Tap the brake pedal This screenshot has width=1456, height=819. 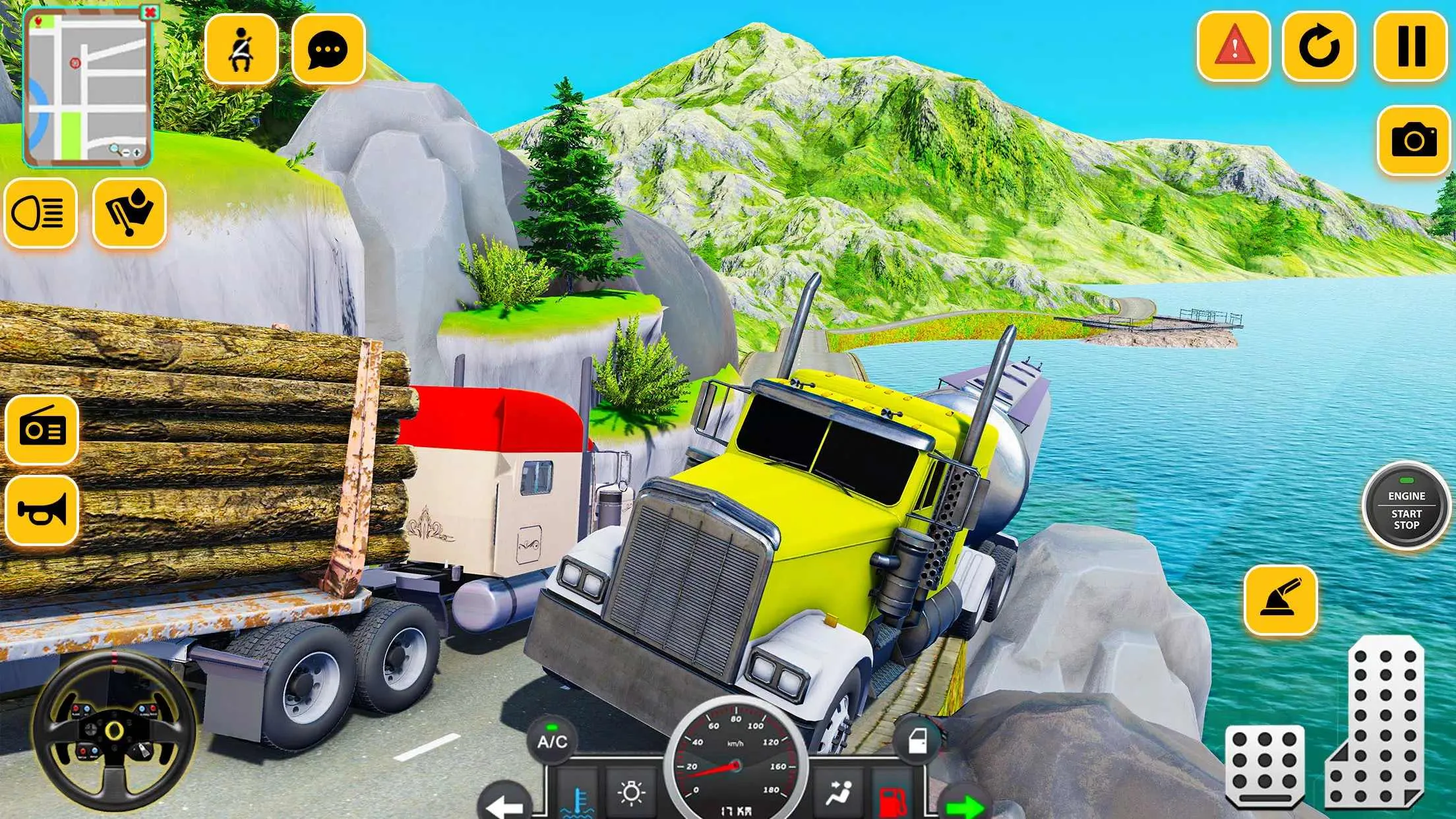(1265, 765)
